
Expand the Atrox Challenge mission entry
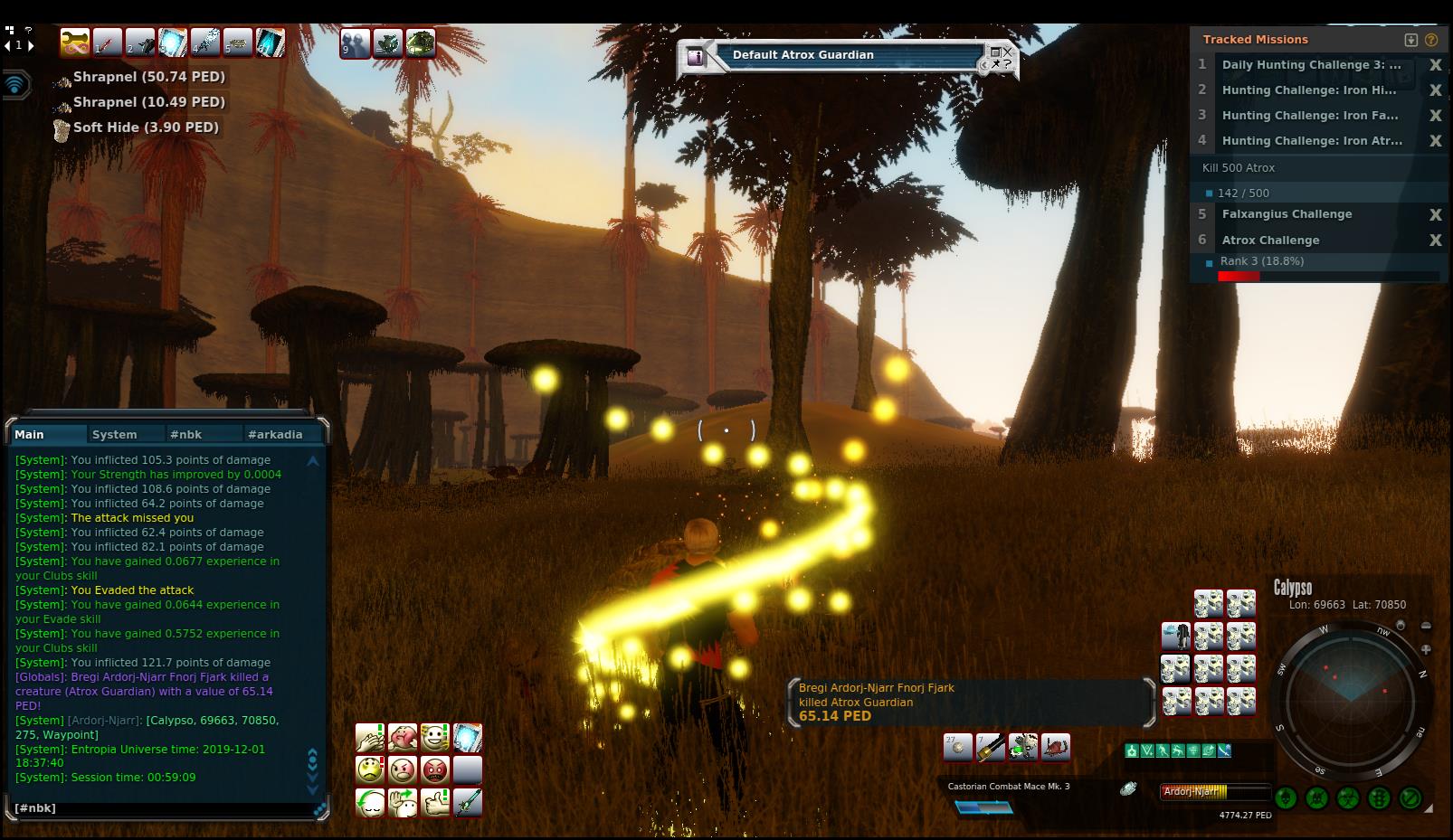point(1270,241)
